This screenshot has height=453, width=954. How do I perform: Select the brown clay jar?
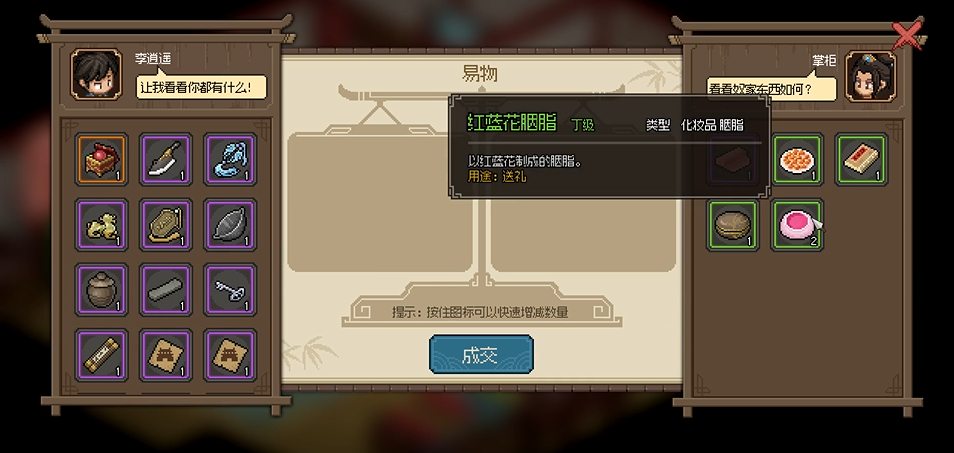(x=102, y=289)
